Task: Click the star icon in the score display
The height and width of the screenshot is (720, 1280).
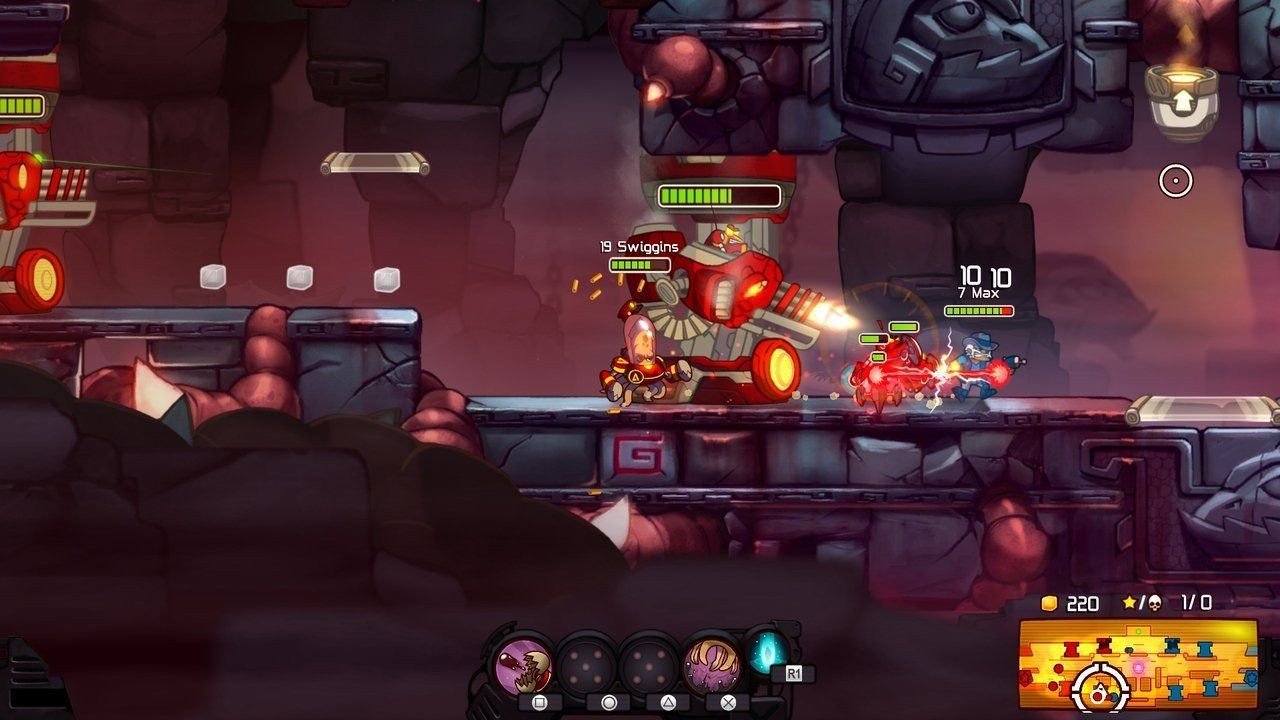Action: tap(1130, 602)
